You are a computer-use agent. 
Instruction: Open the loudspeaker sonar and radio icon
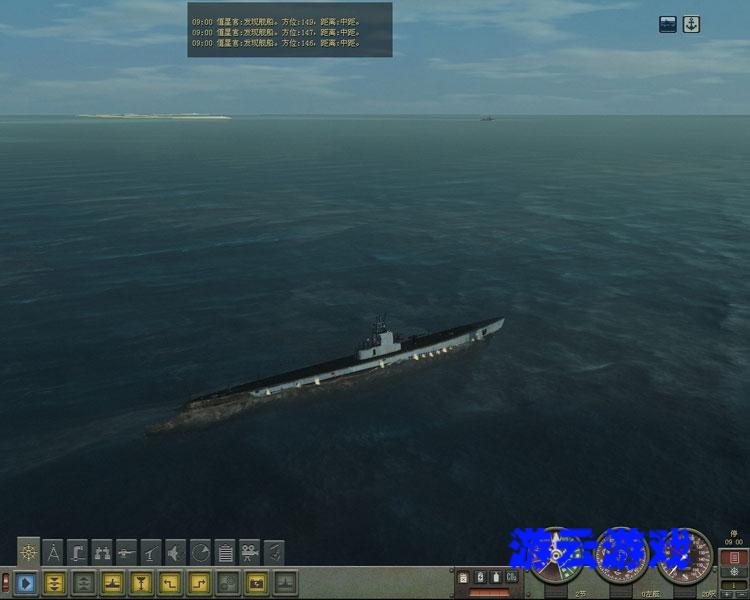pos(175,551)
